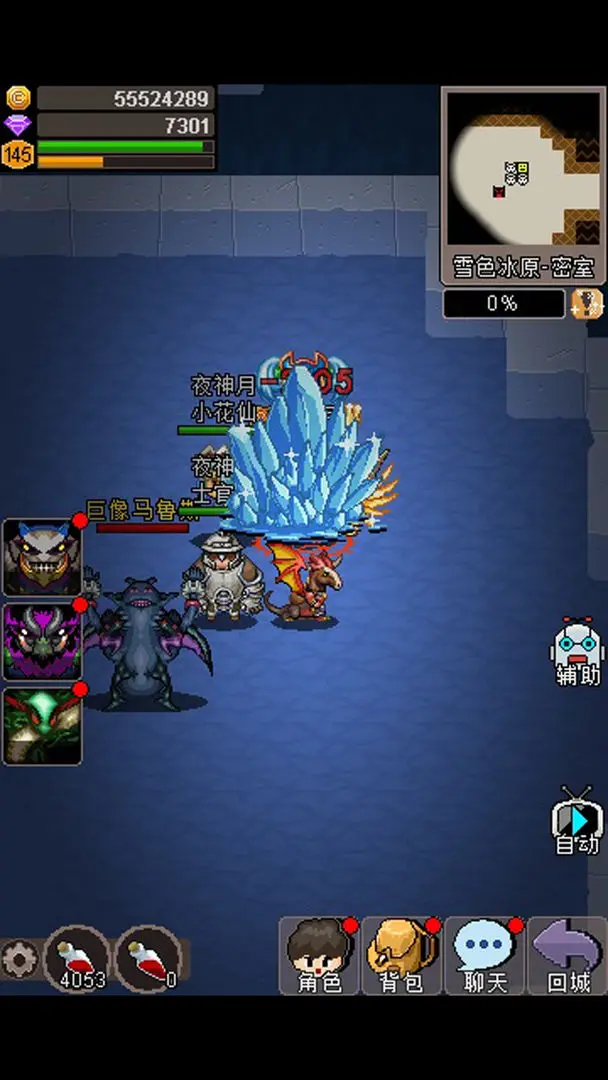Select the green-eyed creature portrait
608x1080 pixels.
pos(42,726)
